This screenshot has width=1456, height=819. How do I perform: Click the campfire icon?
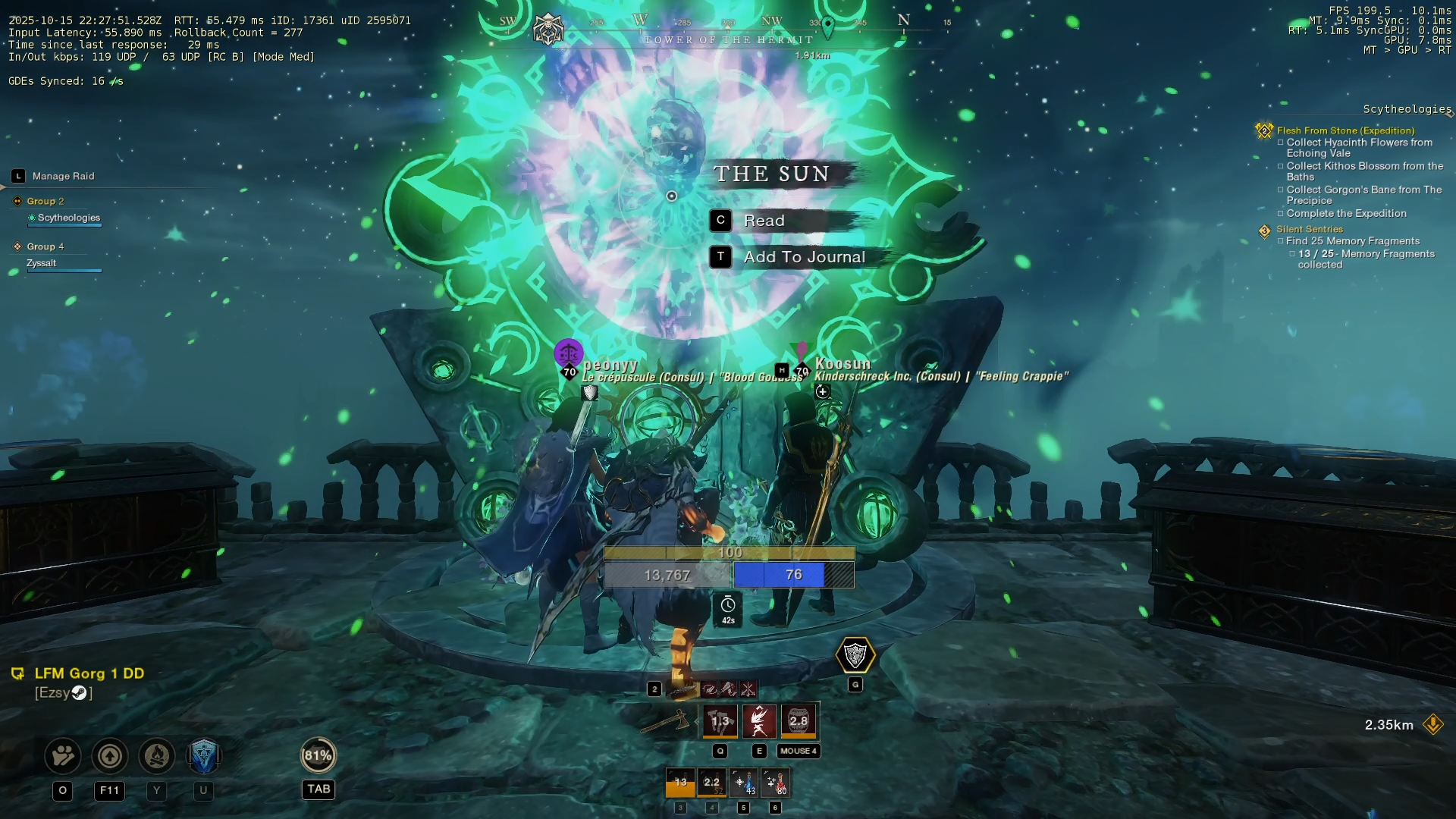pyautogui.click(x=157, y=755)
